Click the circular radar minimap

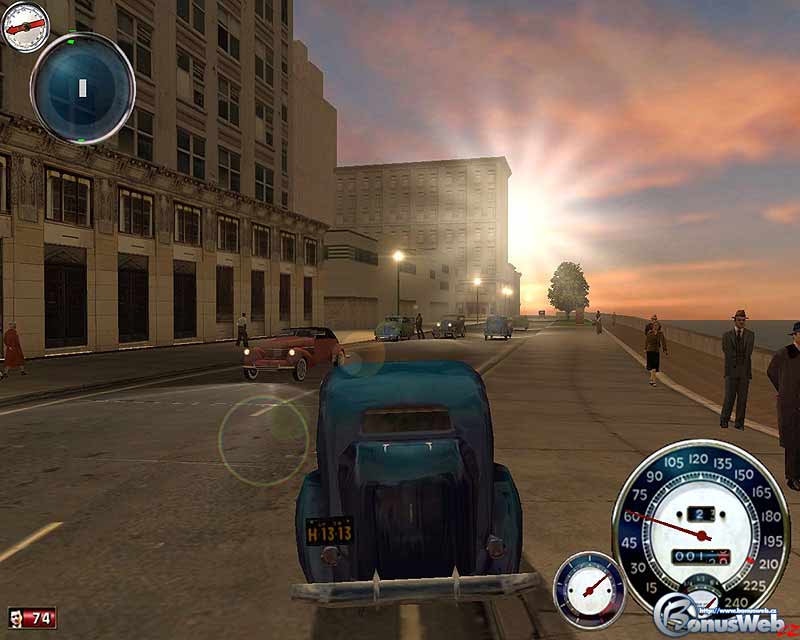82,88
